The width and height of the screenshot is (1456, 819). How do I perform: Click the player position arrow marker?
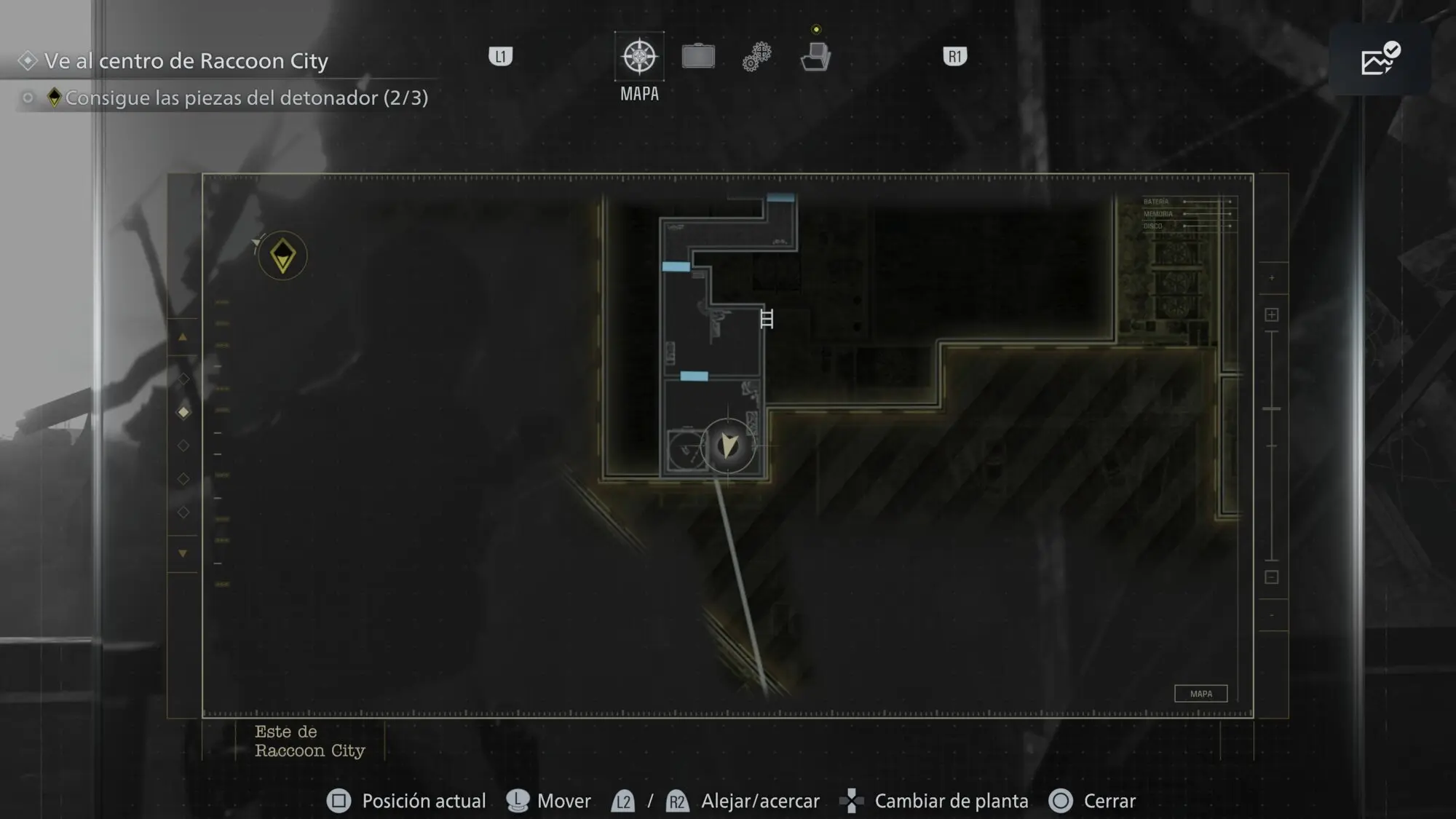coord(729,445)
